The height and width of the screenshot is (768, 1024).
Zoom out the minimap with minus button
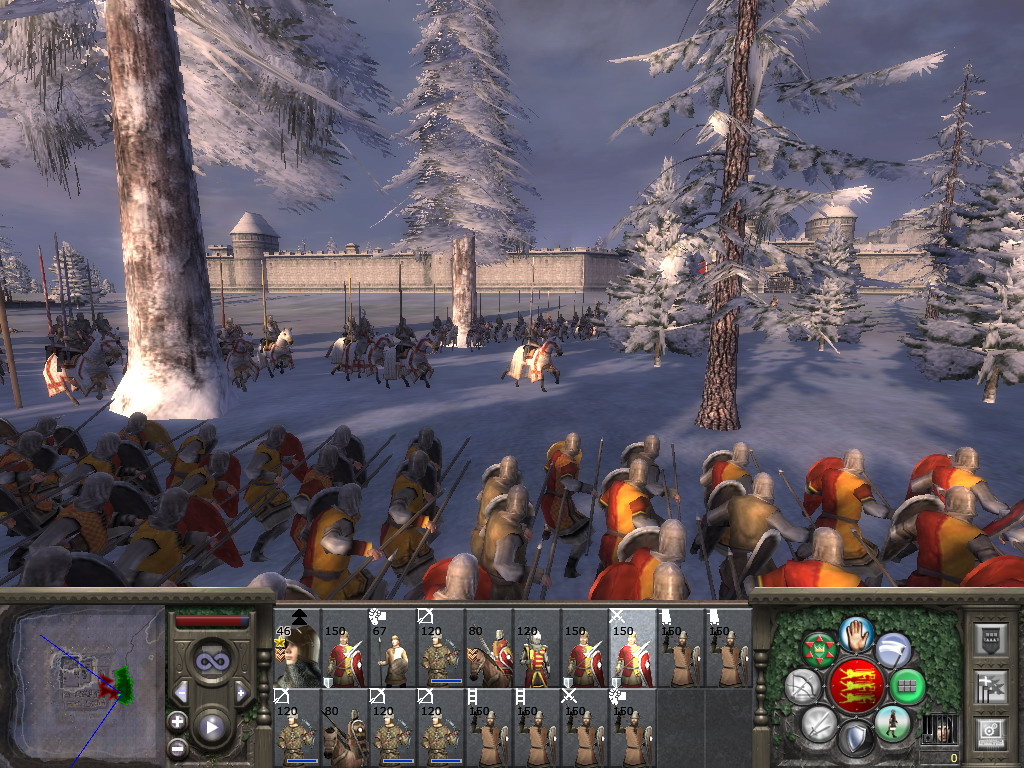[178, 747]
